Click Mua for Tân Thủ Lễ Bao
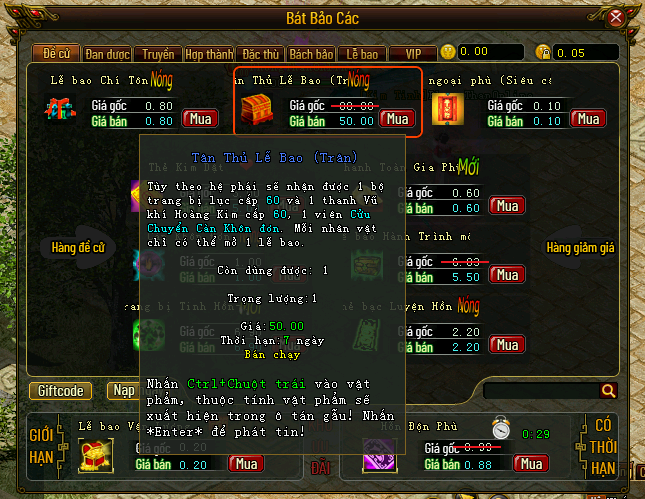Viewport: 645px width, 499px height. point(397,119)
